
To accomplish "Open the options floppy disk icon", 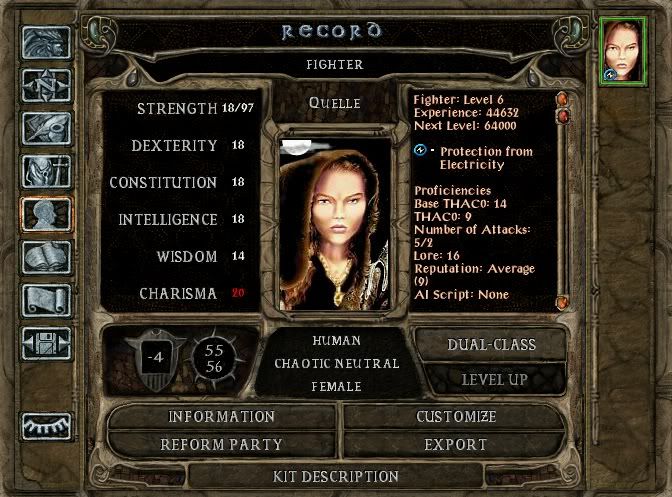I will click(x=47, y=343).
